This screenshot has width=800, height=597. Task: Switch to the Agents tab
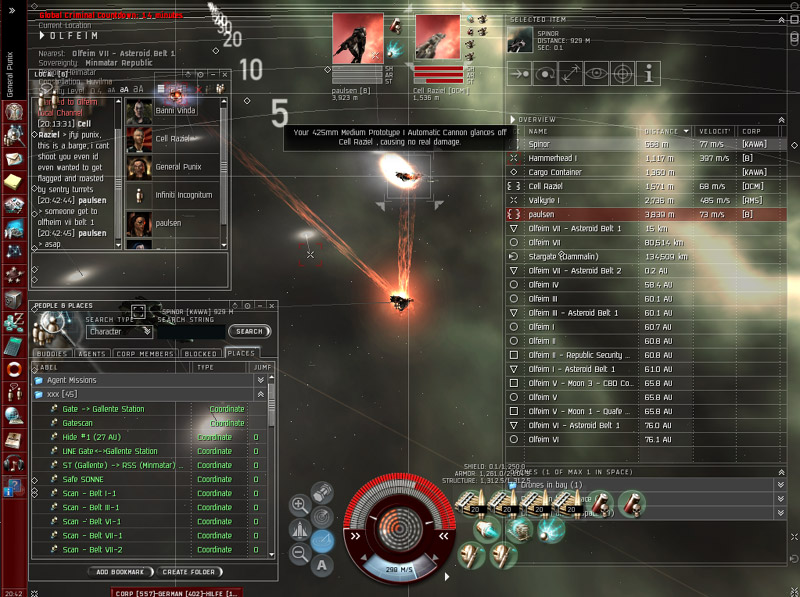click(92, 353)
